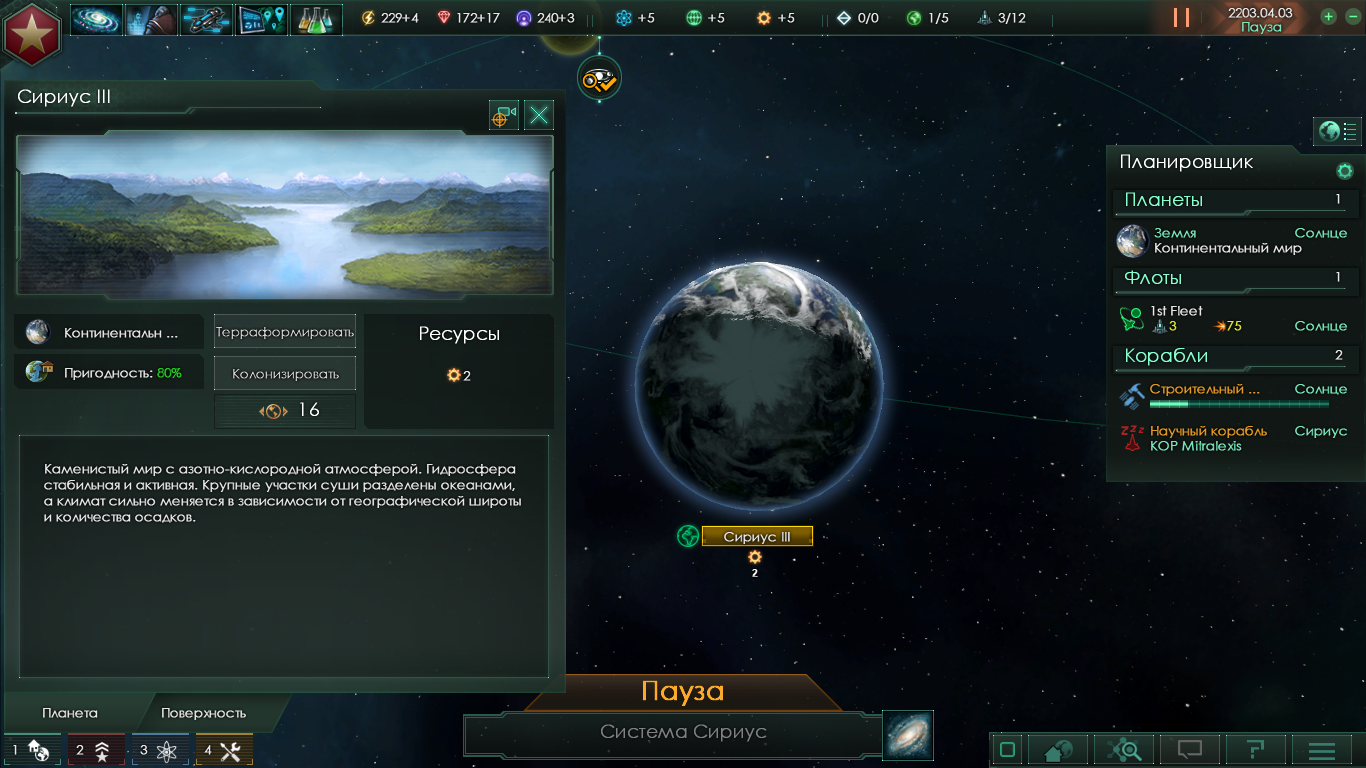Screen dimensions: 1366x768
Task: Open the Планета tab
Action: tap(70, 713)
